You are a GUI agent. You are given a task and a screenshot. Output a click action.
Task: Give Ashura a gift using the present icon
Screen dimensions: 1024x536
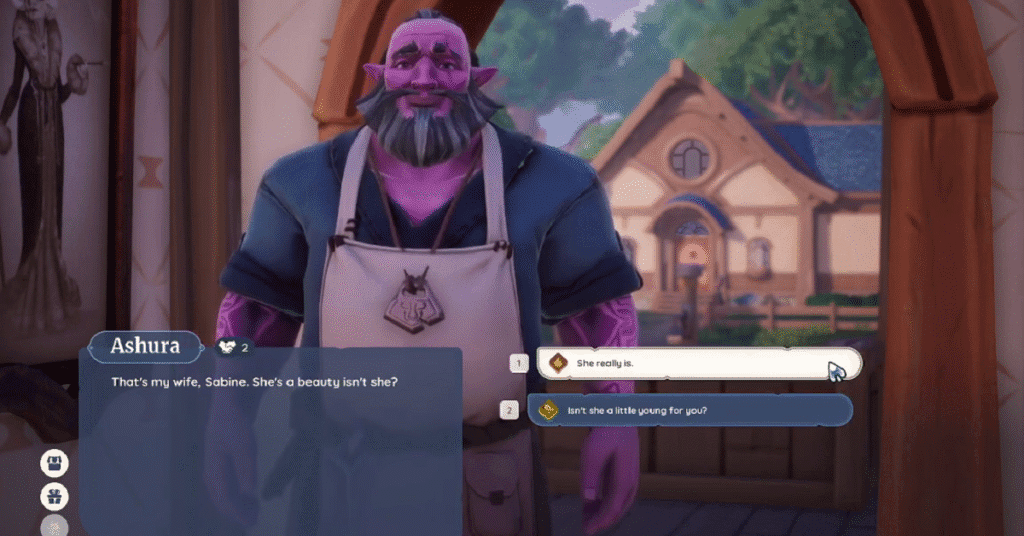[x=54, y=496]
